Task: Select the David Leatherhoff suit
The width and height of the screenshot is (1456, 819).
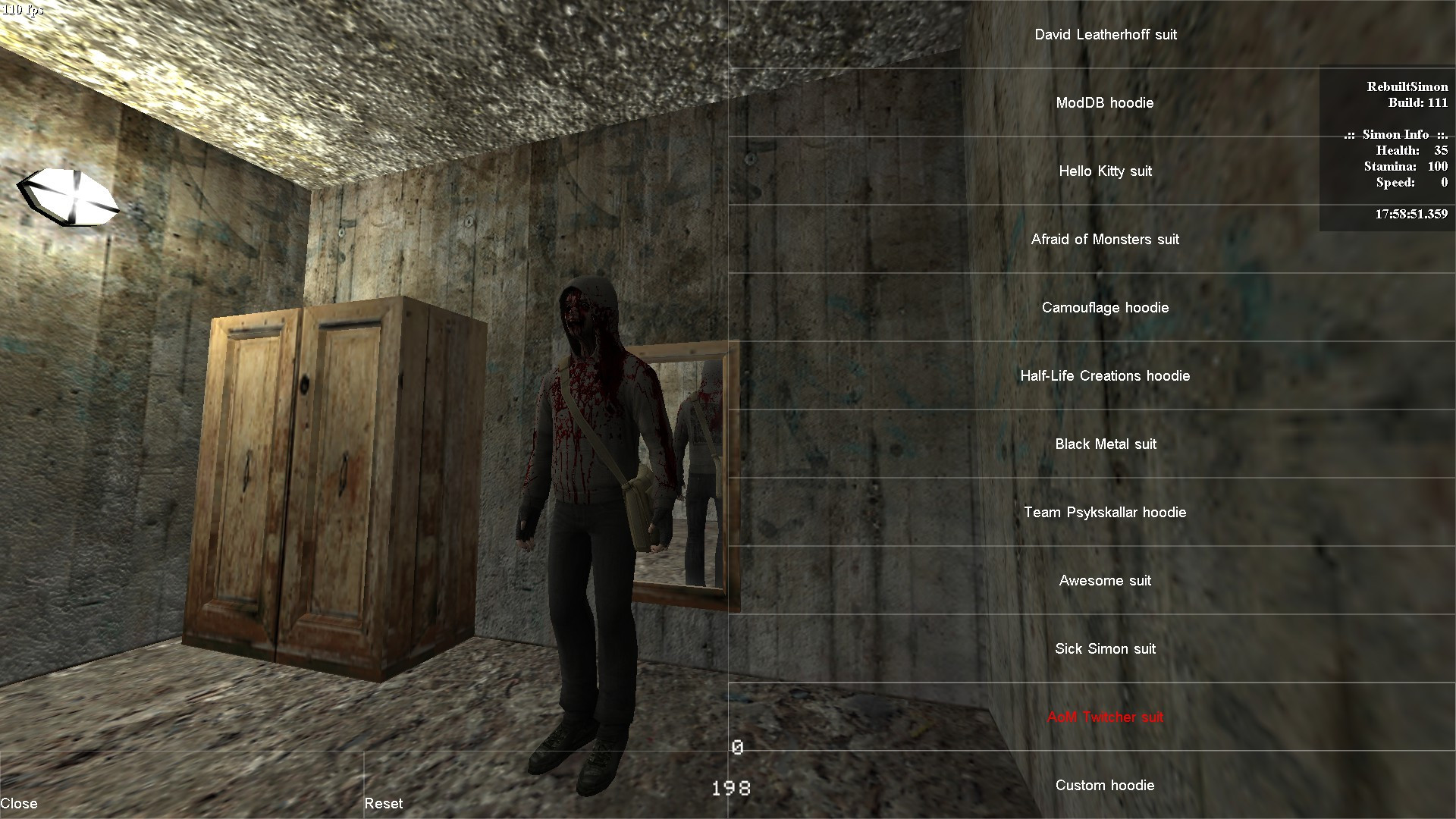Action: pos(1105,34)
